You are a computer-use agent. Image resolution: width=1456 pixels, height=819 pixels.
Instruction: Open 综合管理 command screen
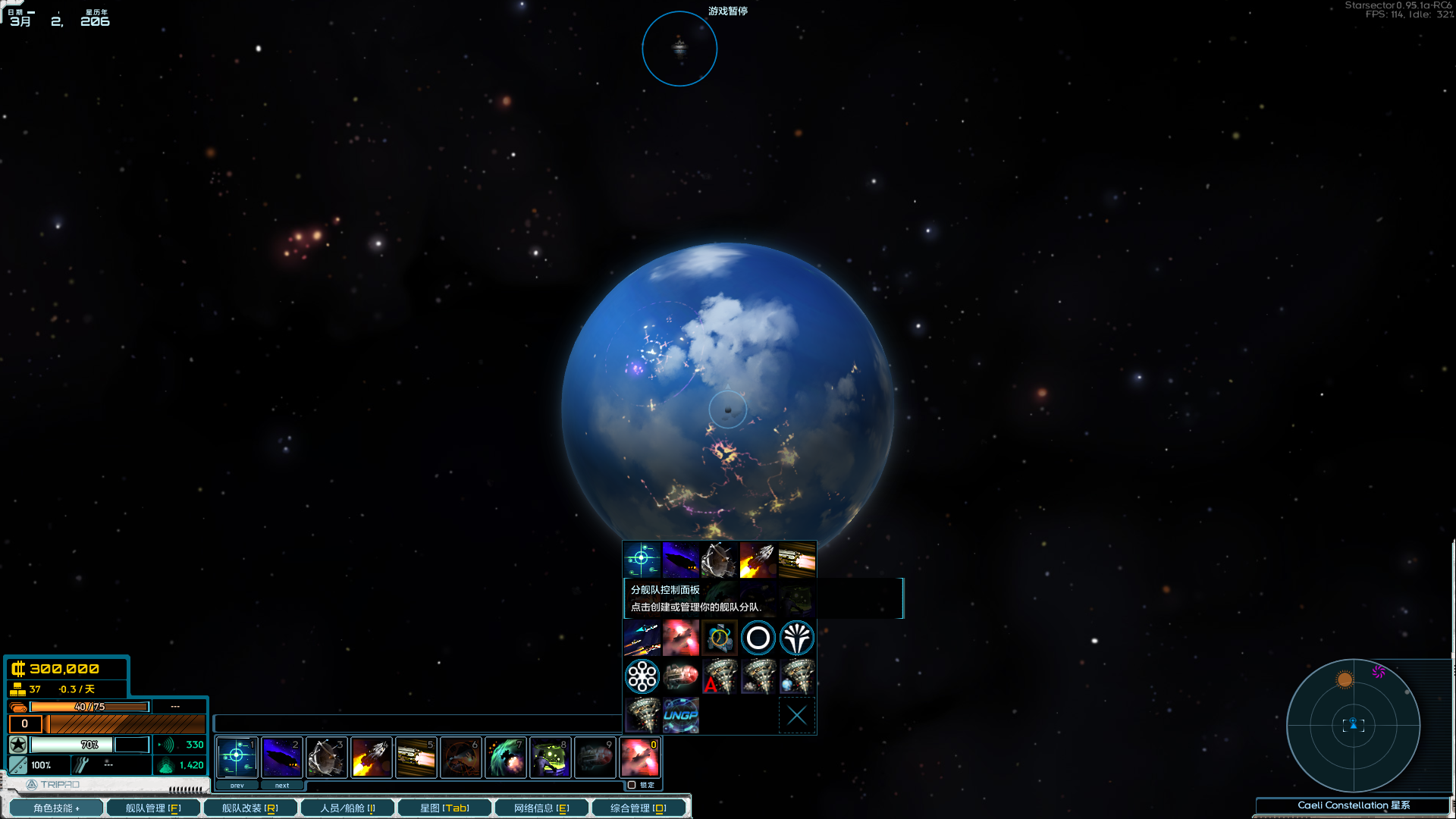point(639,808)
